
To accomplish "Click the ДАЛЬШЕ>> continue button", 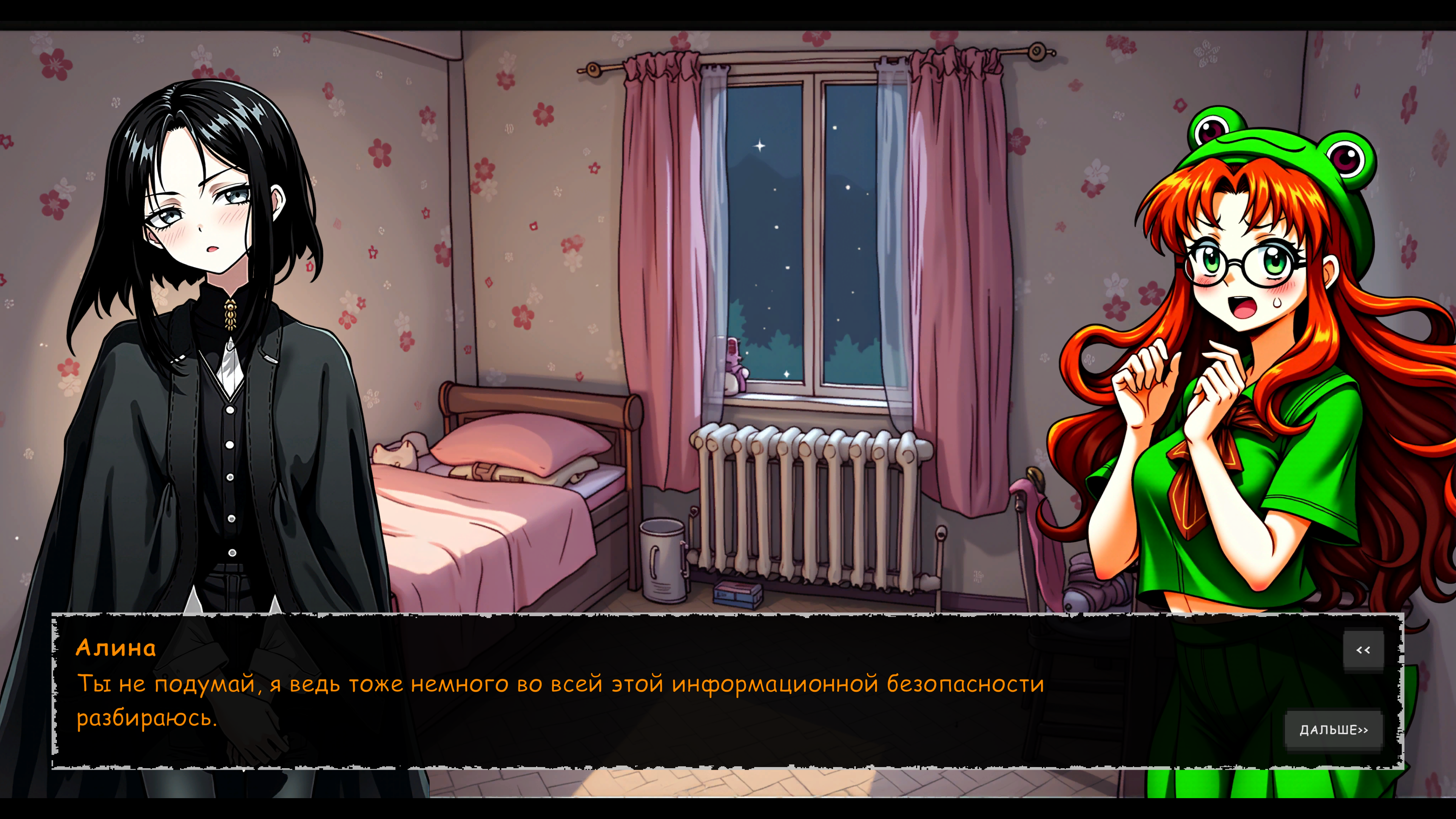I will point(1334,730).
